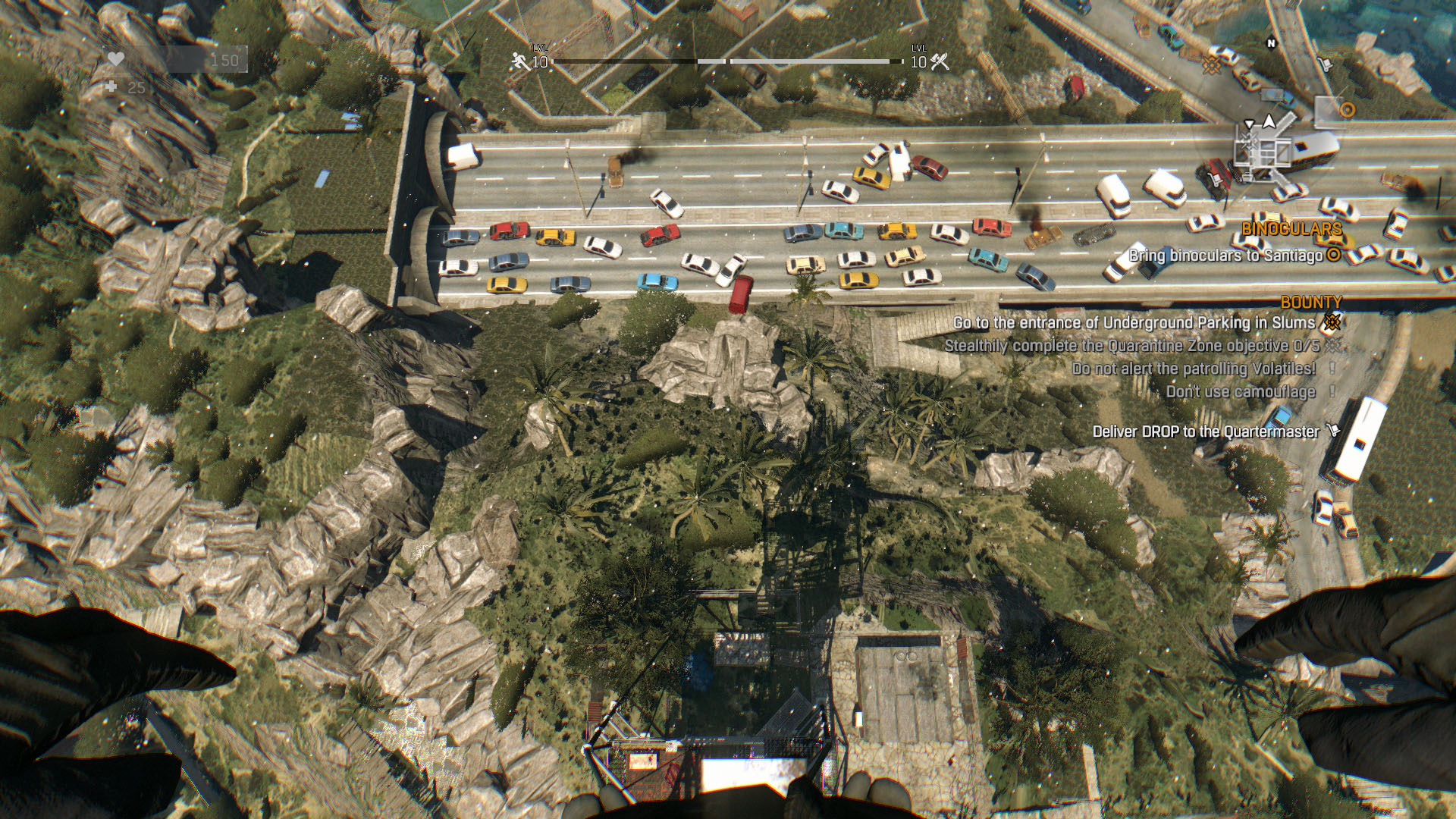Select the orange bounty marker on minimap
1456x819 pixels.
tap(1210, 64)
